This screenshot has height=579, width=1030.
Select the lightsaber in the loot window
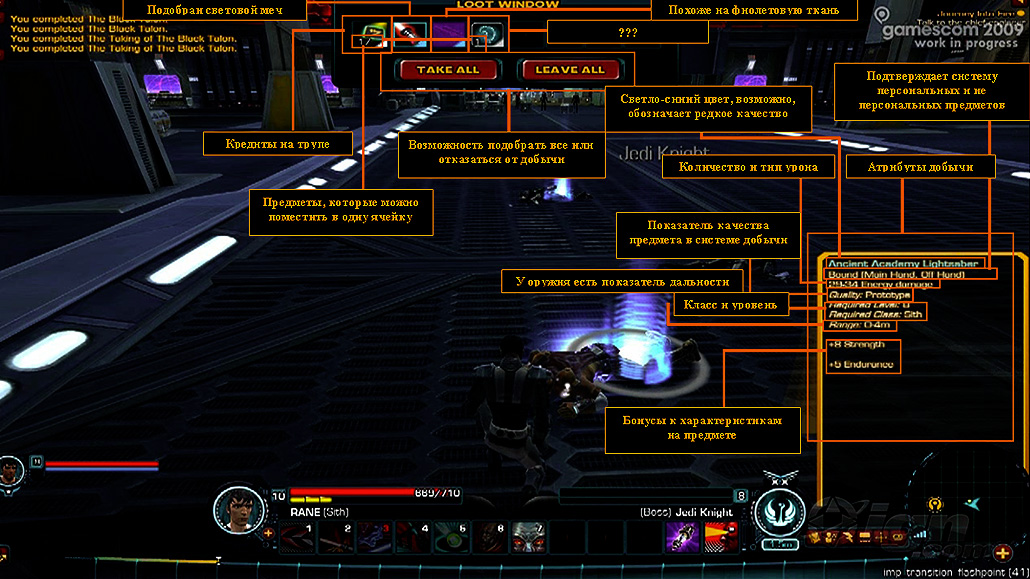[408, 35]
